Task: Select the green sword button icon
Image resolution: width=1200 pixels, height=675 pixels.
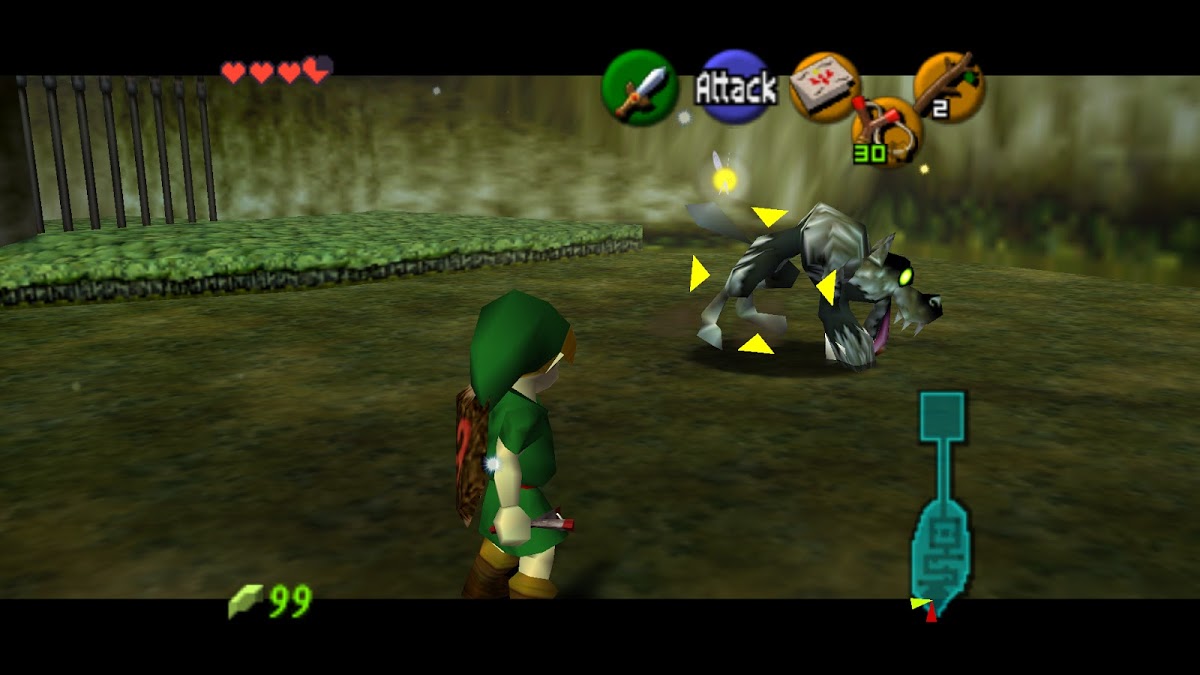Action: (x=639, y=88)
